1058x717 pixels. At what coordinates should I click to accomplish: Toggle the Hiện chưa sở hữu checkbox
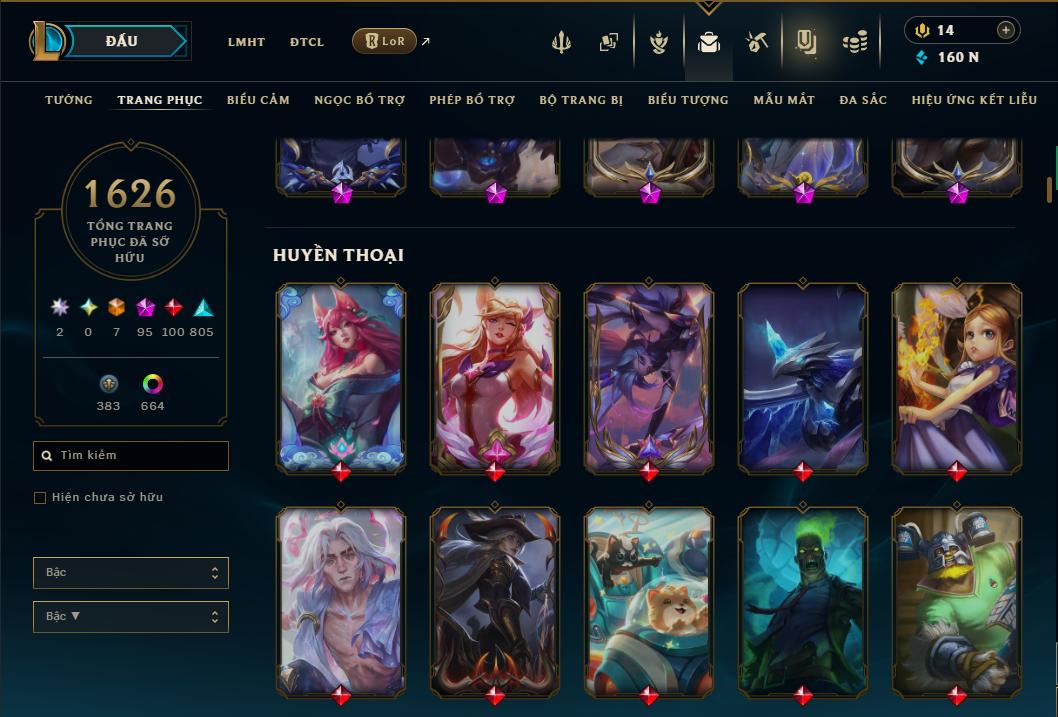[x=40, y=498]
